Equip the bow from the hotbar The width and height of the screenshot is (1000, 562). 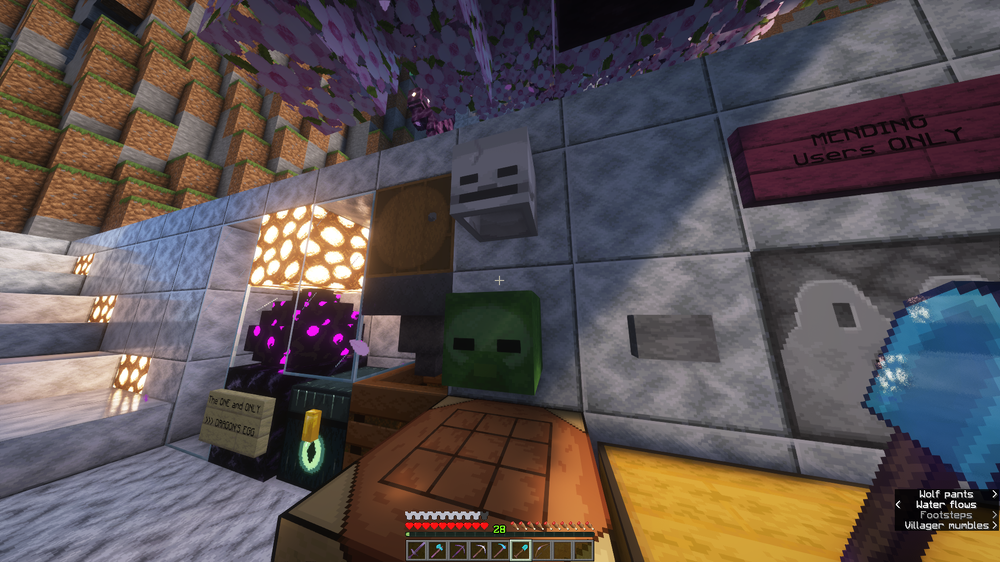[x=542, y=550]
